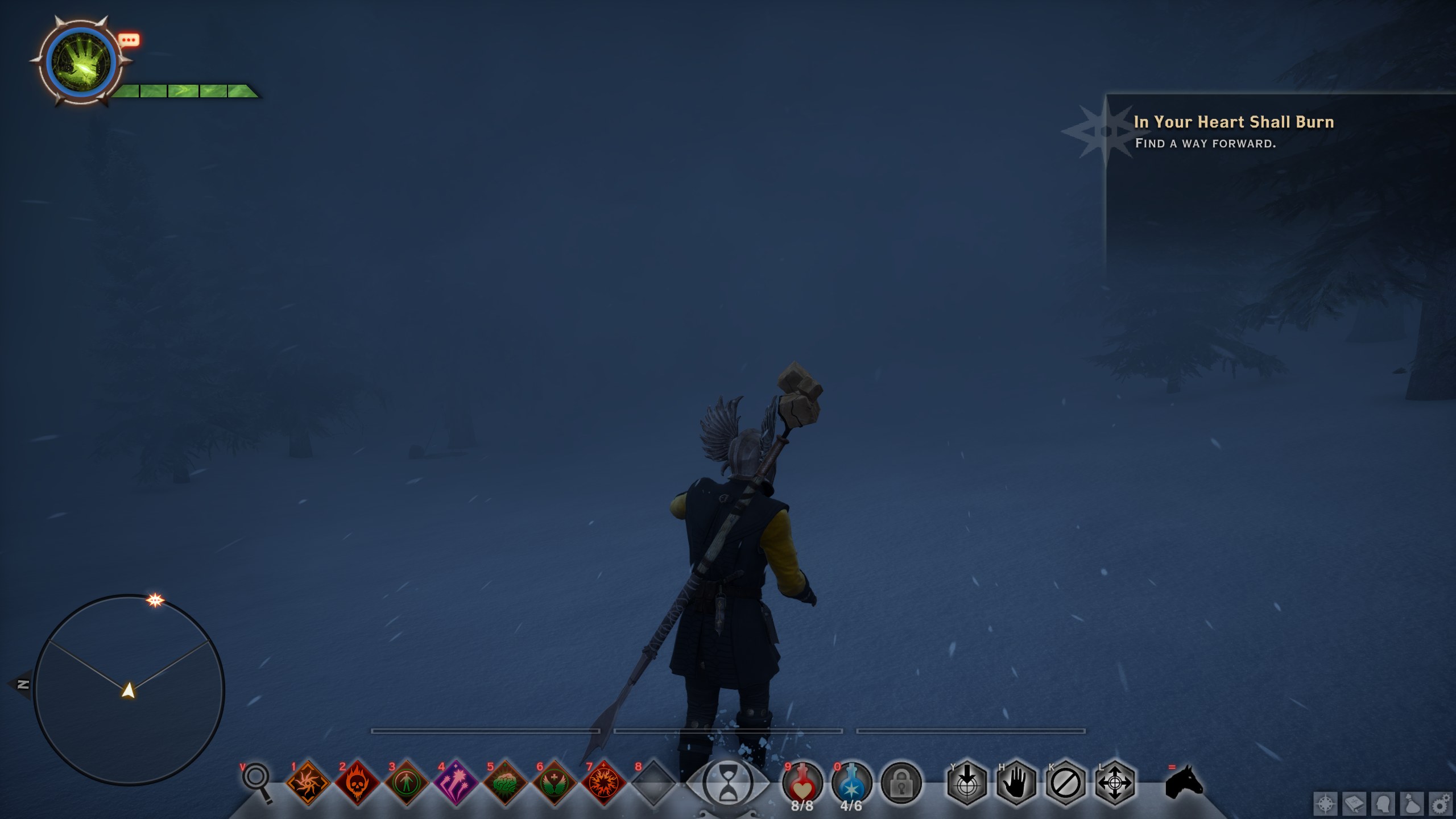Trigger the green brain ability

pos(505,783)
